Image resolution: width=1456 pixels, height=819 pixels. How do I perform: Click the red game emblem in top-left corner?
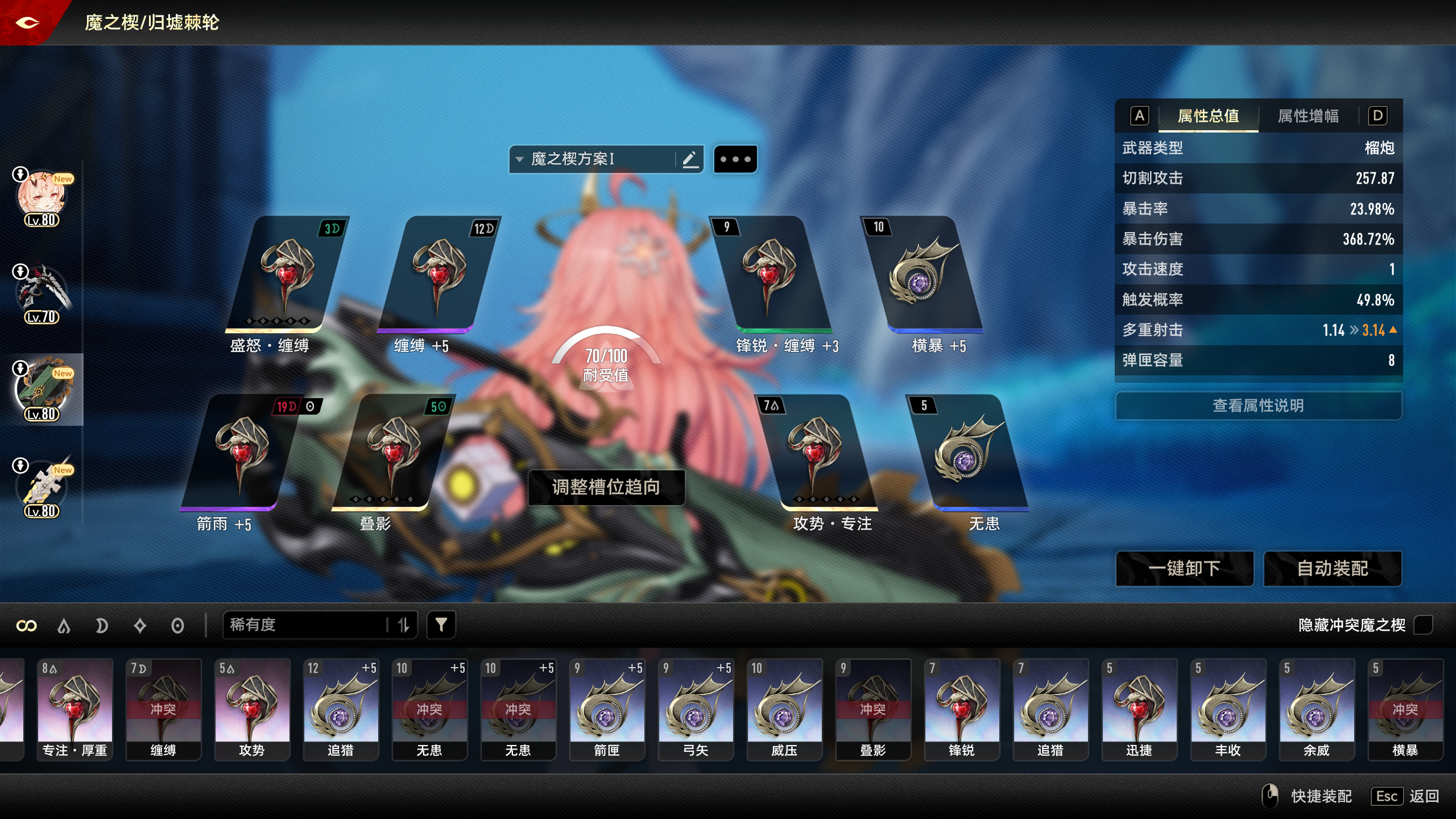click(27, 23)
